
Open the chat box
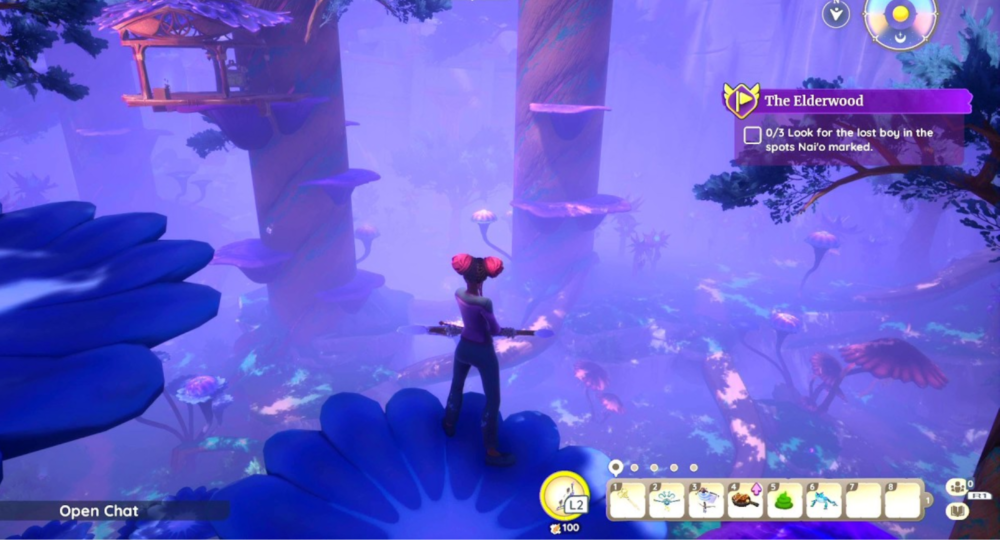[x=98, y=511]
